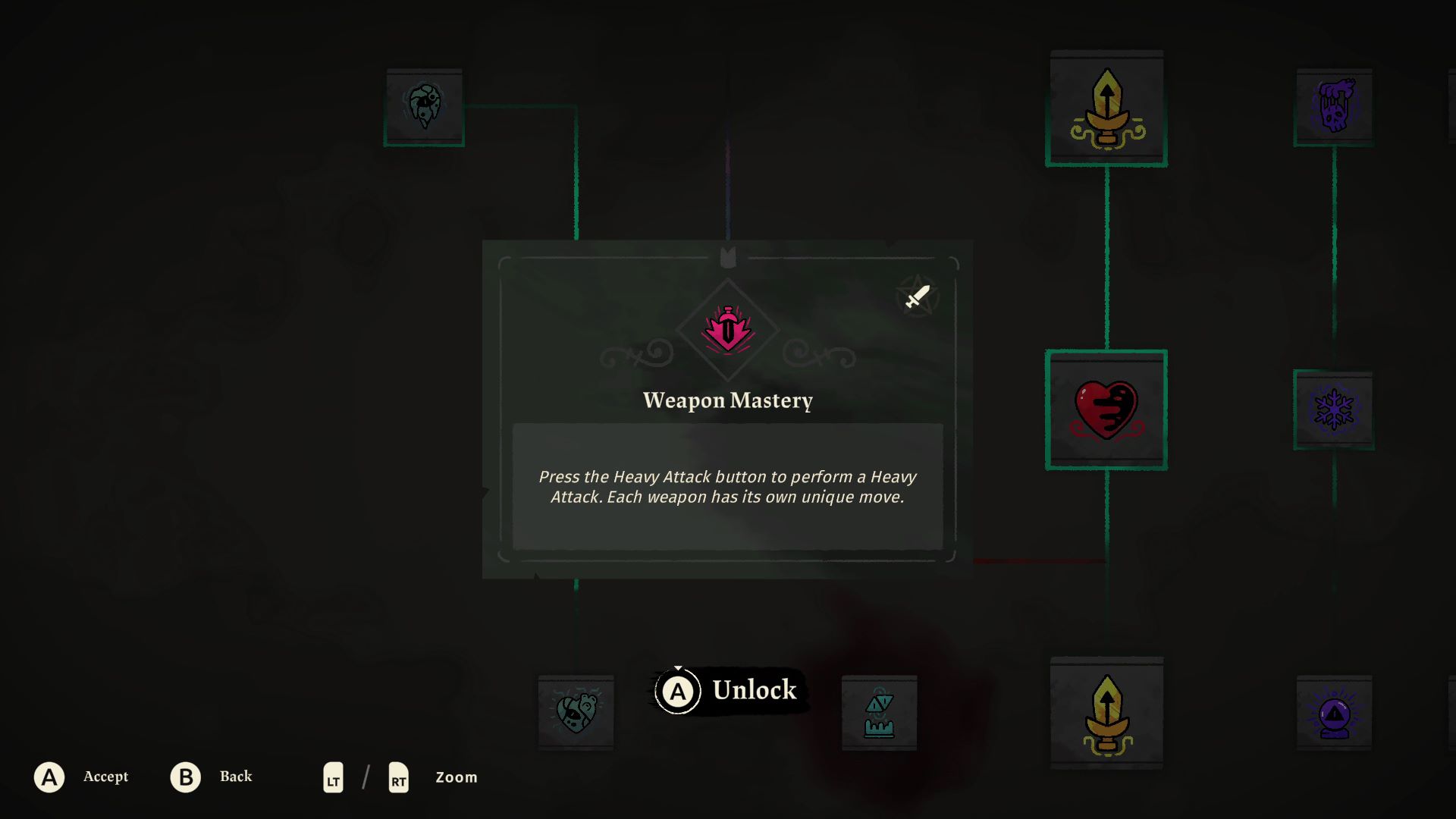Click Back next to the B prompt
Viewport: 1456px width, 819px height.
point(236,777)
